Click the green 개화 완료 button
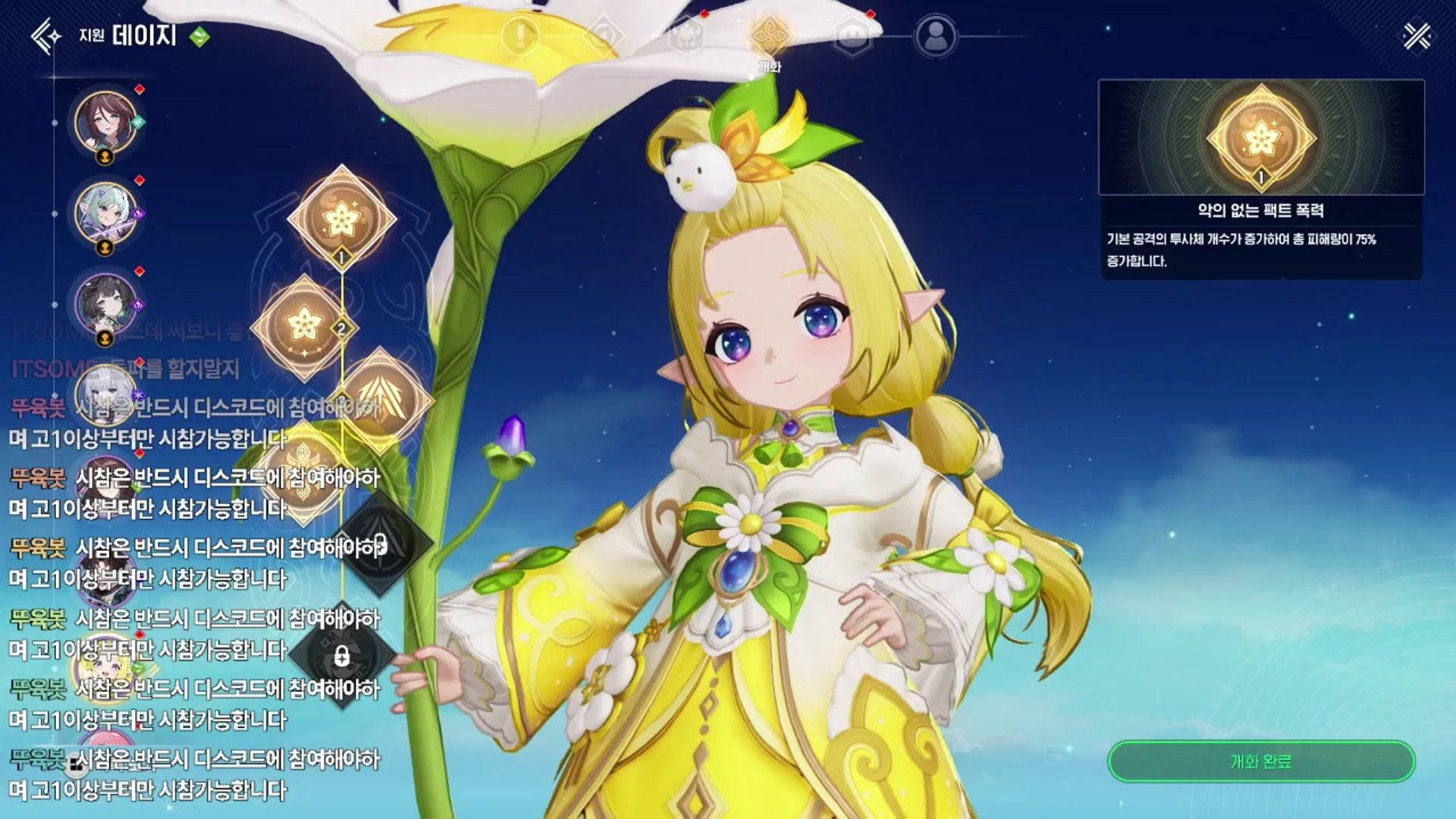The height and width of the screenshot is (819, 1456). coord(1260,761)
